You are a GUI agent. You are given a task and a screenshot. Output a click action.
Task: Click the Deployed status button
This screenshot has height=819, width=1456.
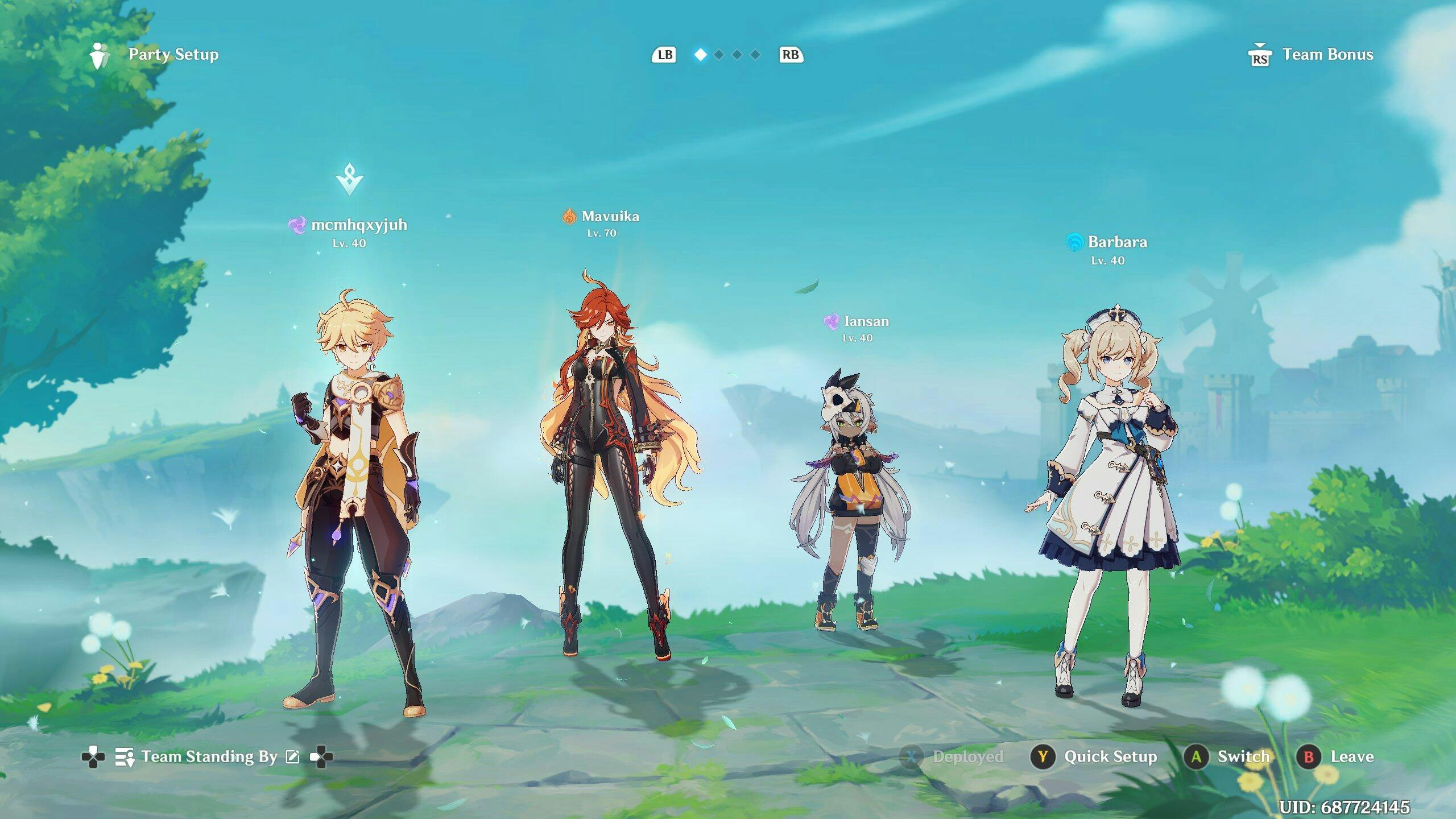pos(953,756)
